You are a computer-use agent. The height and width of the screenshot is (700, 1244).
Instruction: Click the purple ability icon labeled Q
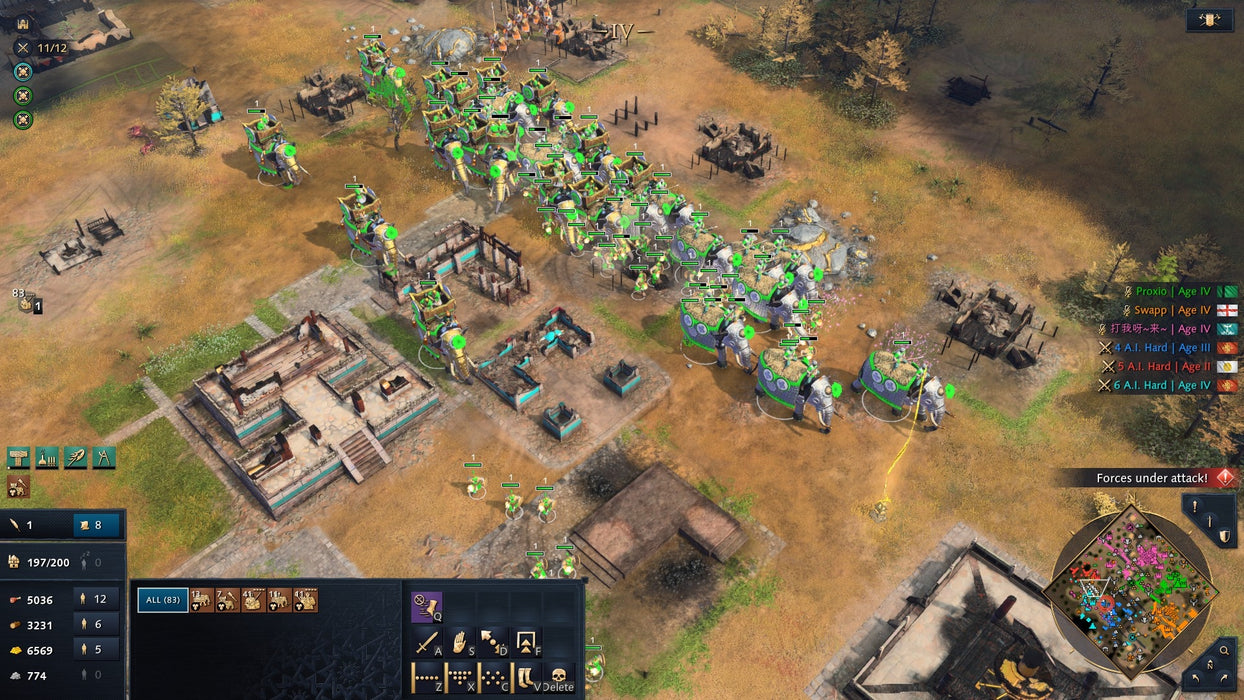point(428,606)
